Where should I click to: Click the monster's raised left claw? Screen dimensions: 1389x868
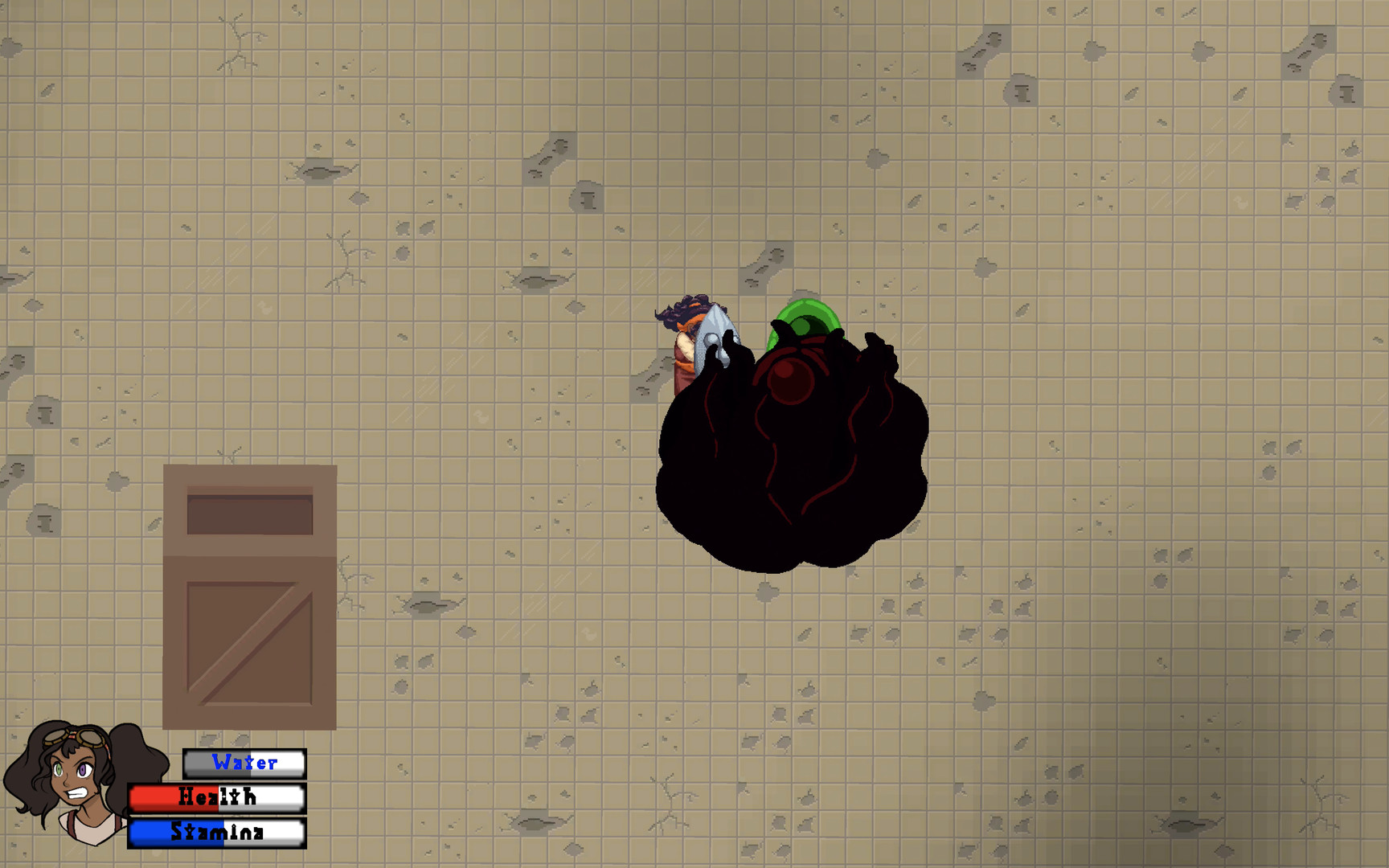876,346
